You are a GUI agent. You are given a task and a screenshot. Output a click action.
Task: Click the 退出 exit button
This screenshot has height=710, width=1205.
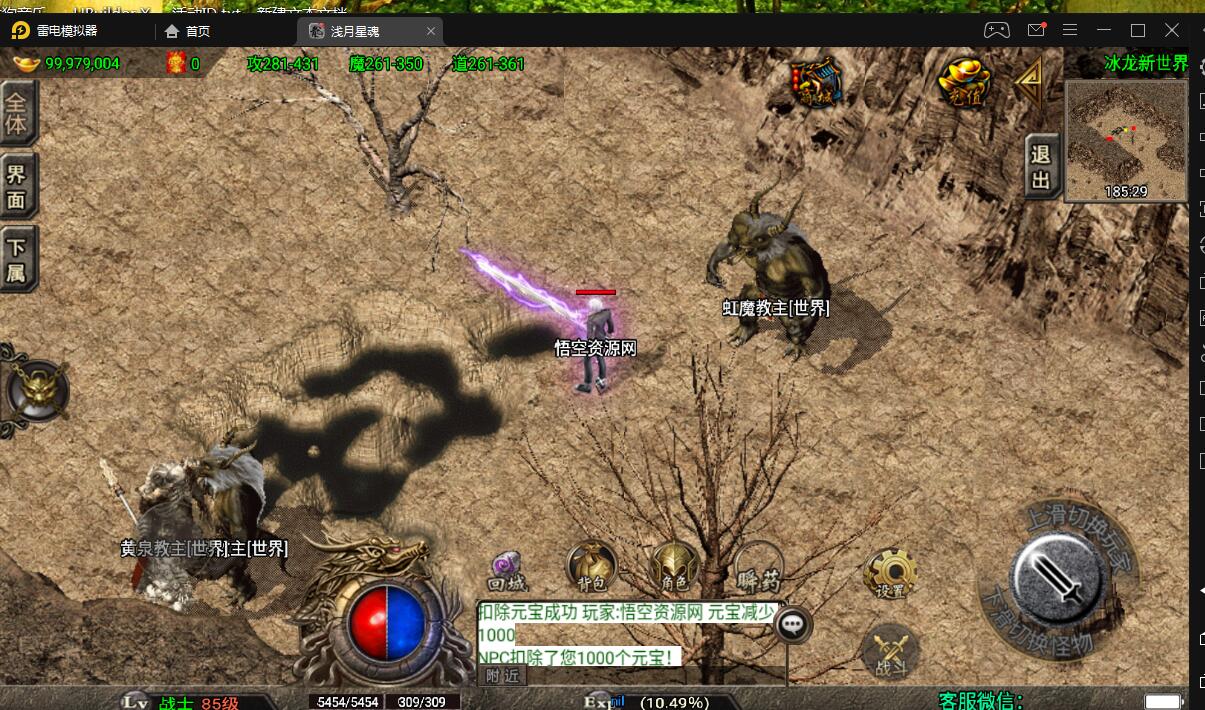[1041, 167]
